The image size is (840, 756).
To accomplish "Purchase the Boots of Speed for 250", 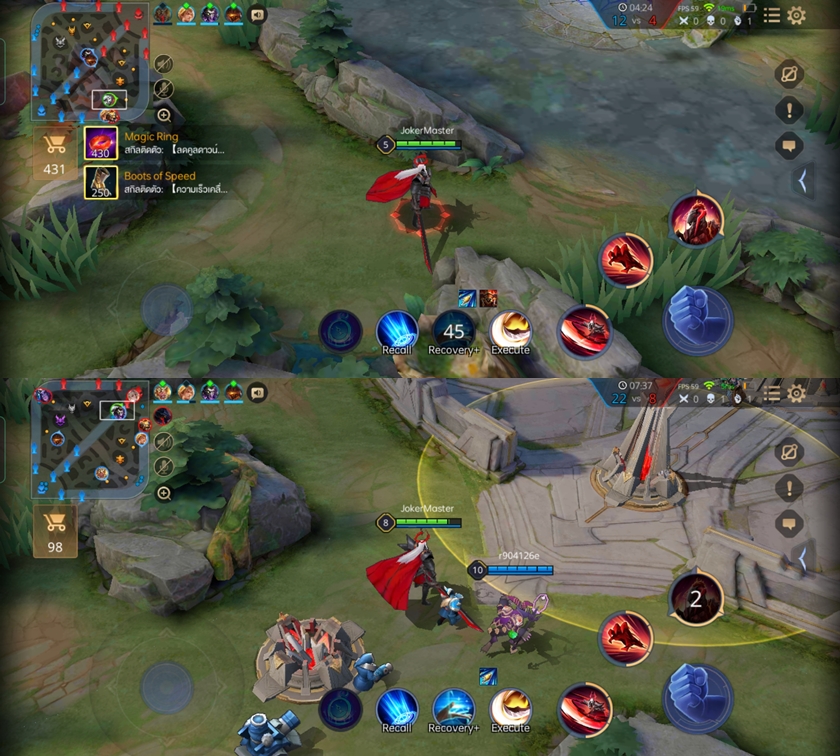I will (x=101, y=183).
